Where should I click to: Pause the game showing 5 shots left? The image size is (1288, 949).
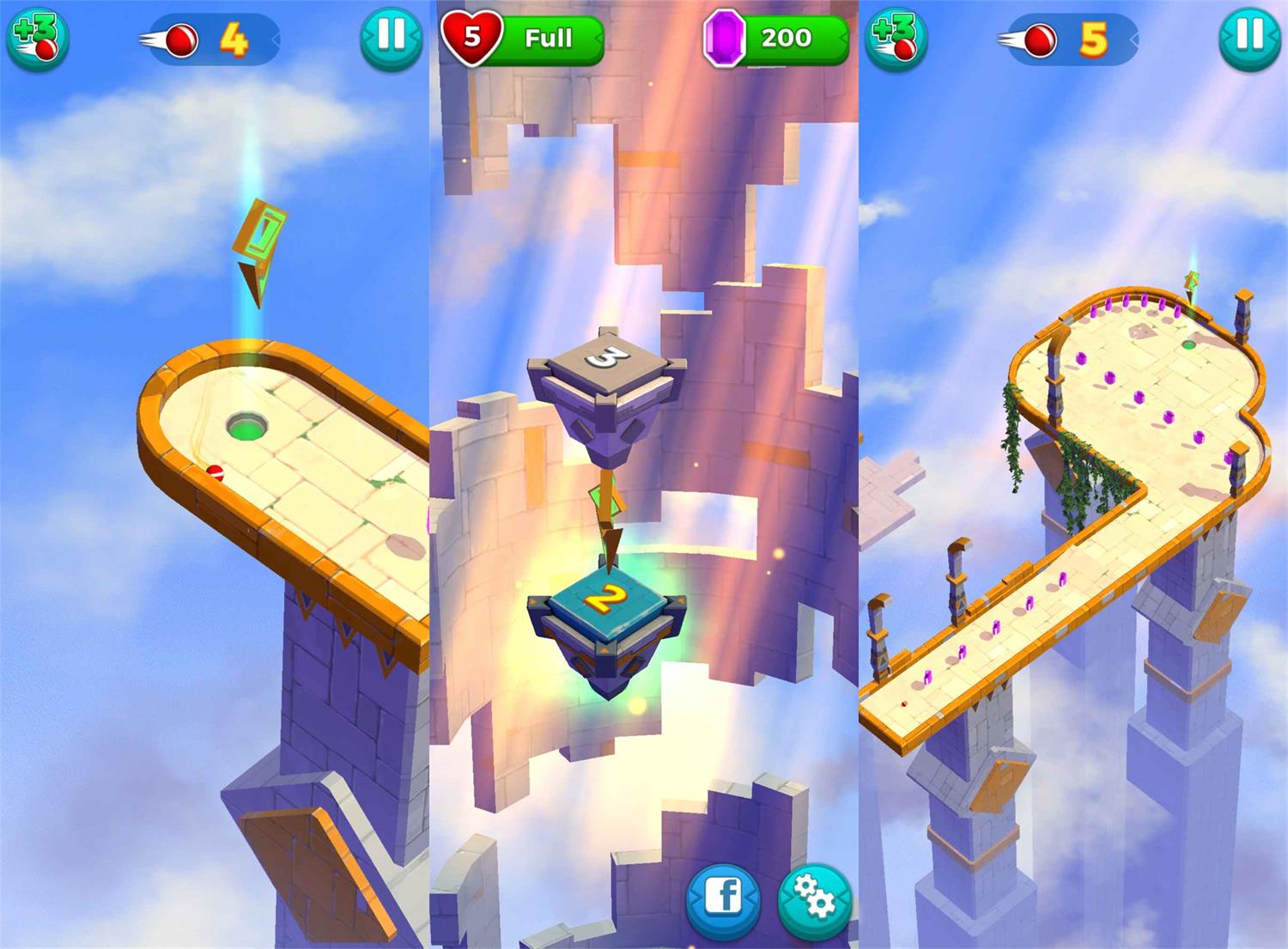coord(1249,38)
